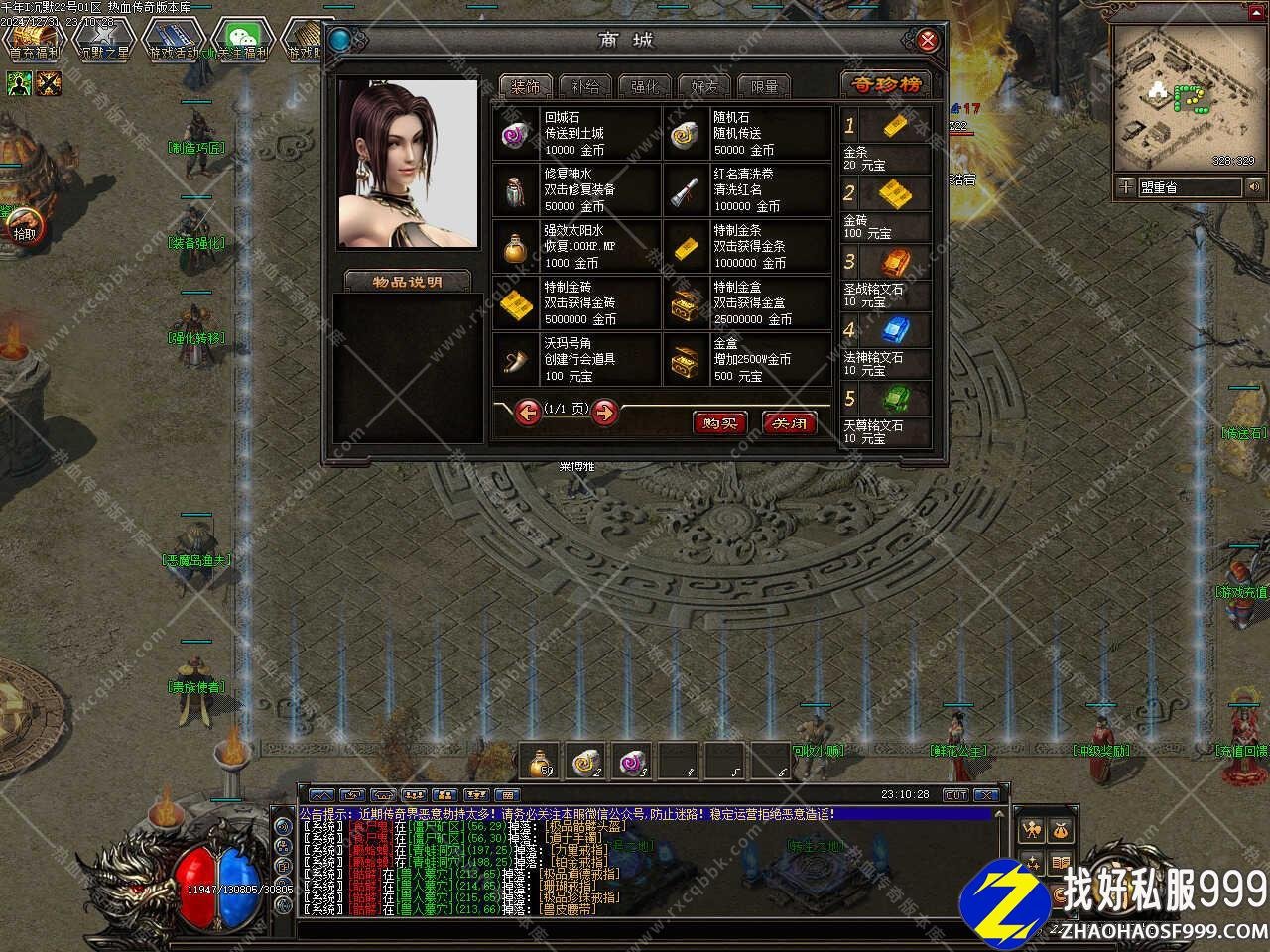Pick the 修复神水 repair potion

(x=576, y=190)
